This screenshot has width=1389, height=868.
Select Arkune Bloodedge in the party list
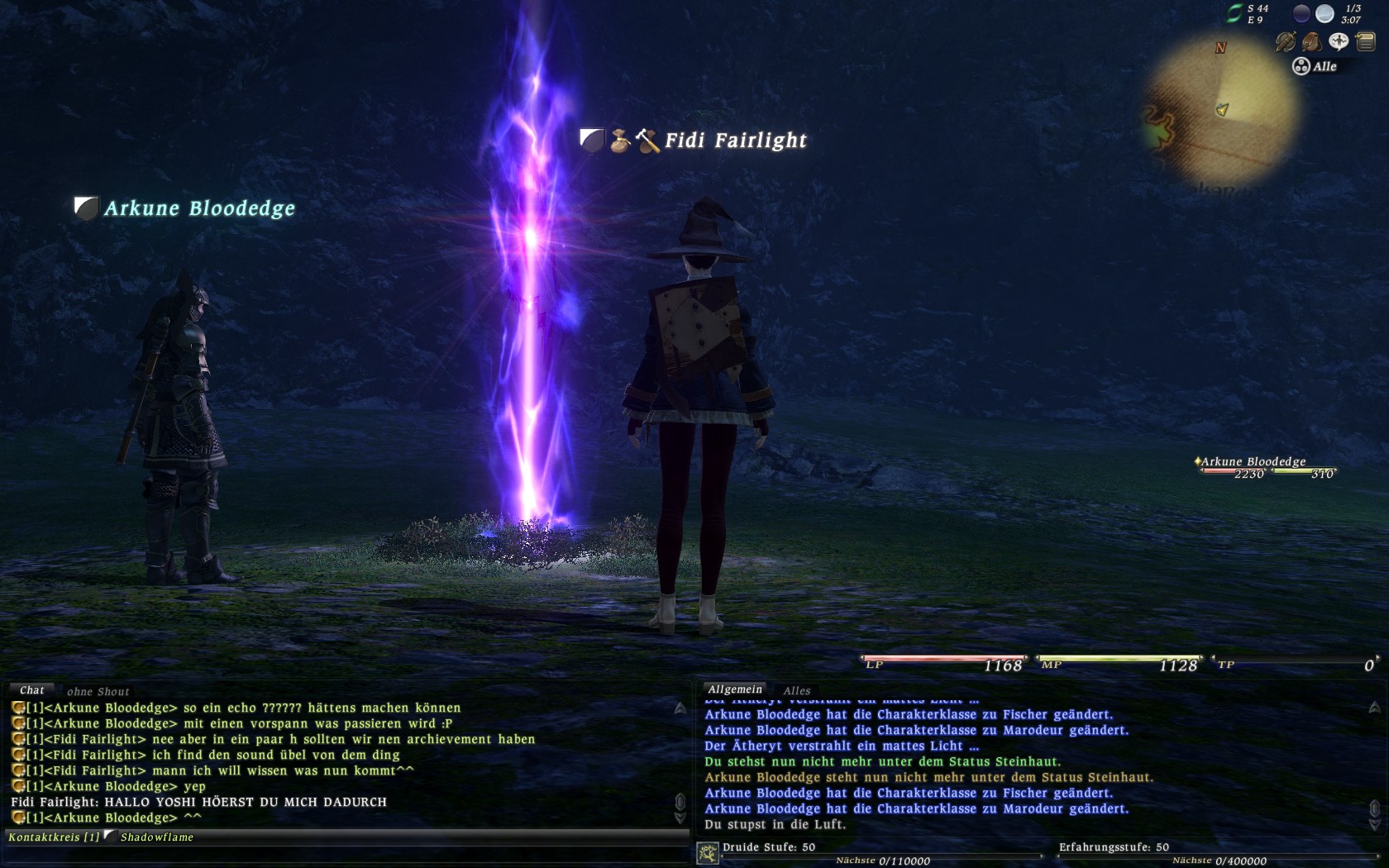(x=1253, y=462)
